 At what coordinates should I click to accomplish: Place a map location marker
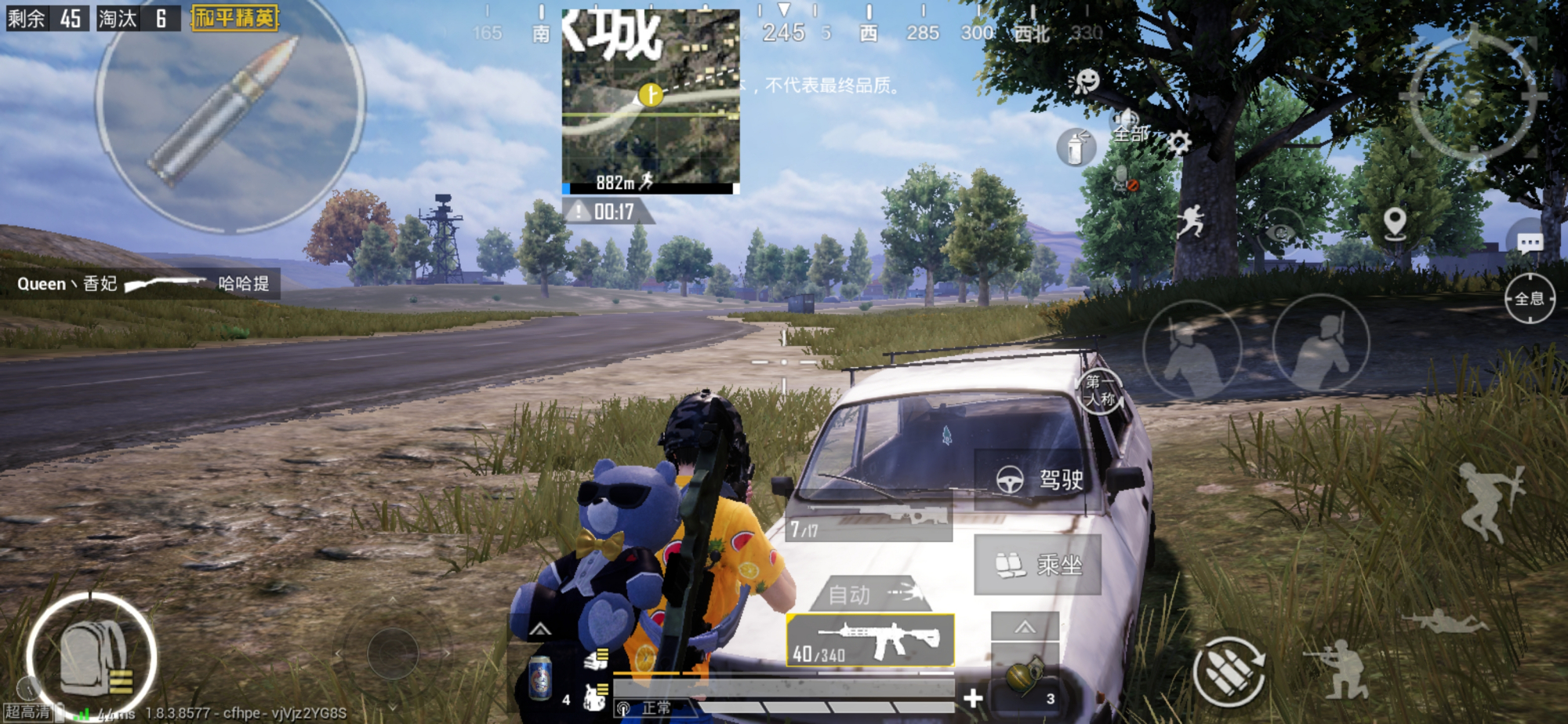click(1395, 223)
